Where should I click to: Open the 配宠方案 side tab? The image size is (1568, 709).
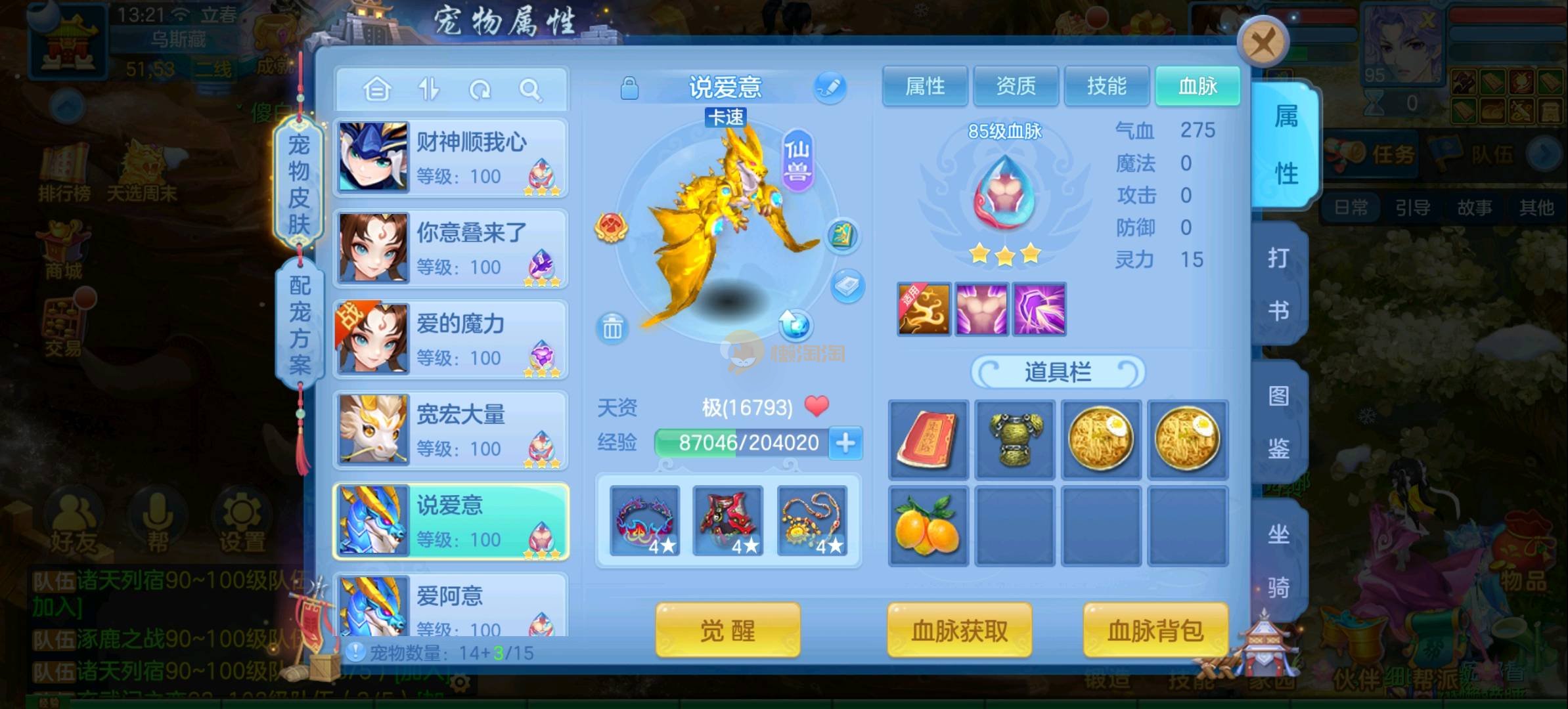(x=300, y=324)
